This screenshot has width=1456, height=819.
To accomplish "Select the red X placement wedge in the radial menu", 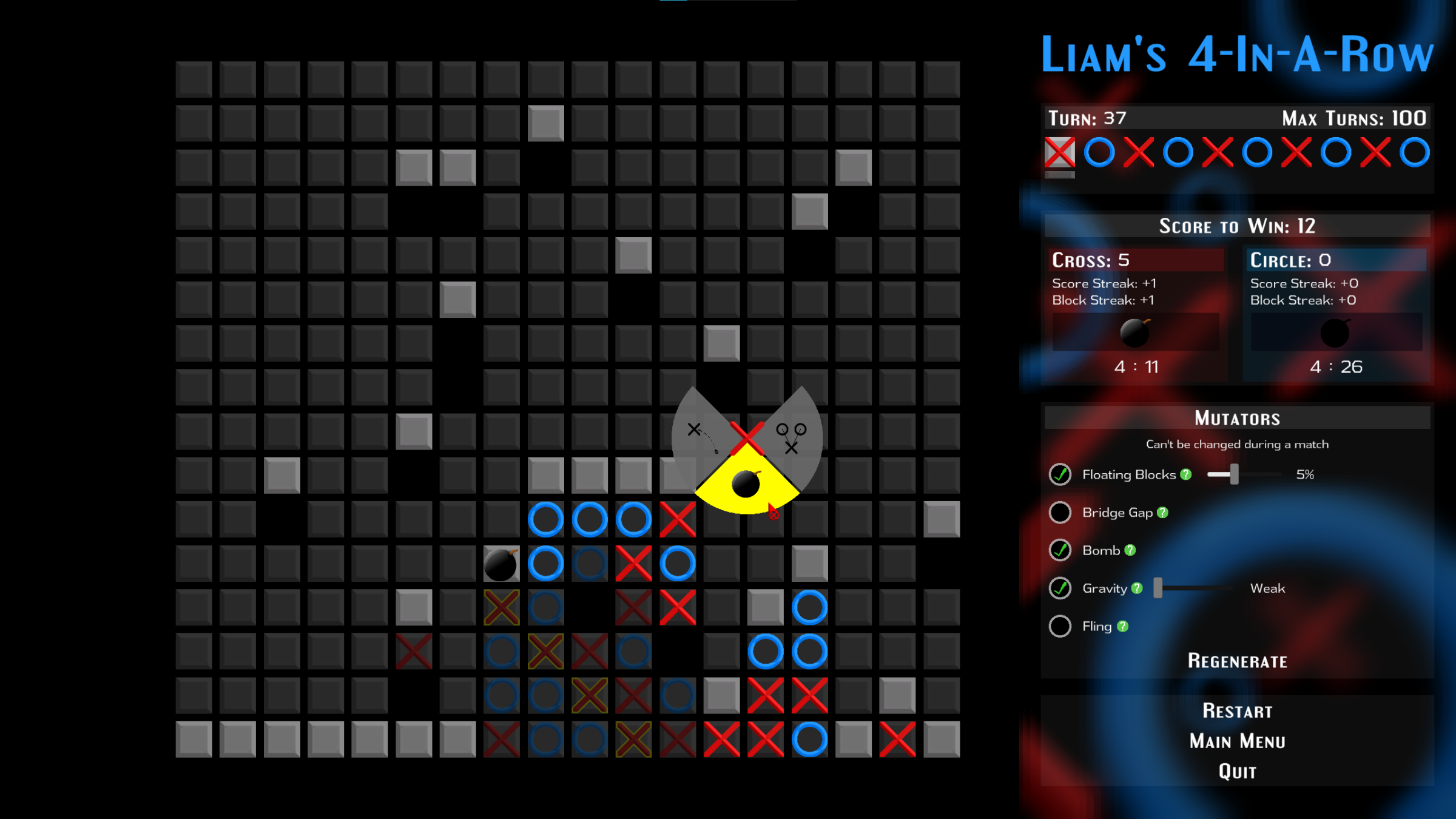I will click(x=746, y=436).
